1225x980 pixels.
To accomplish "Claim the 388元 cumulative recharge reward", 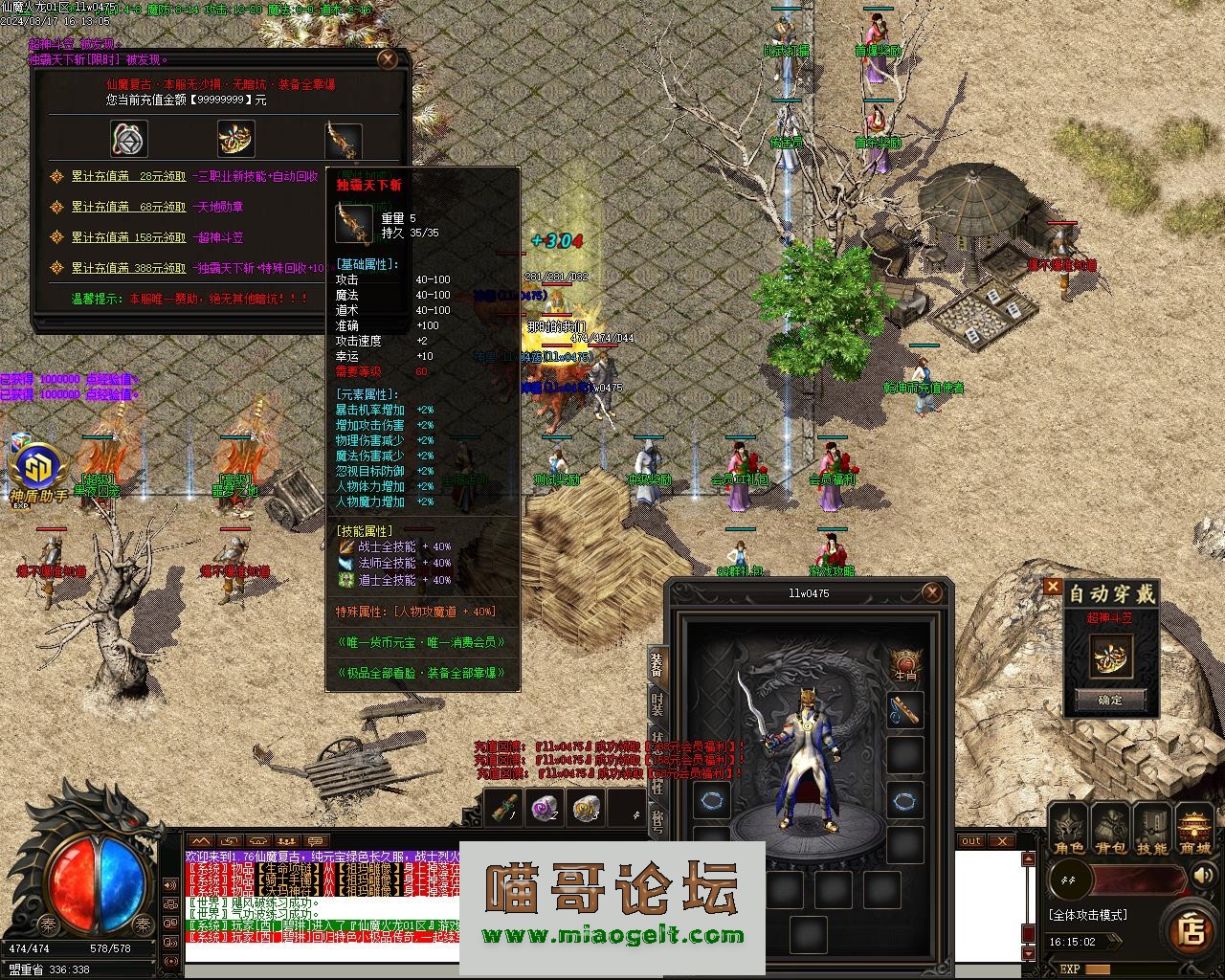I will point(129,268).
